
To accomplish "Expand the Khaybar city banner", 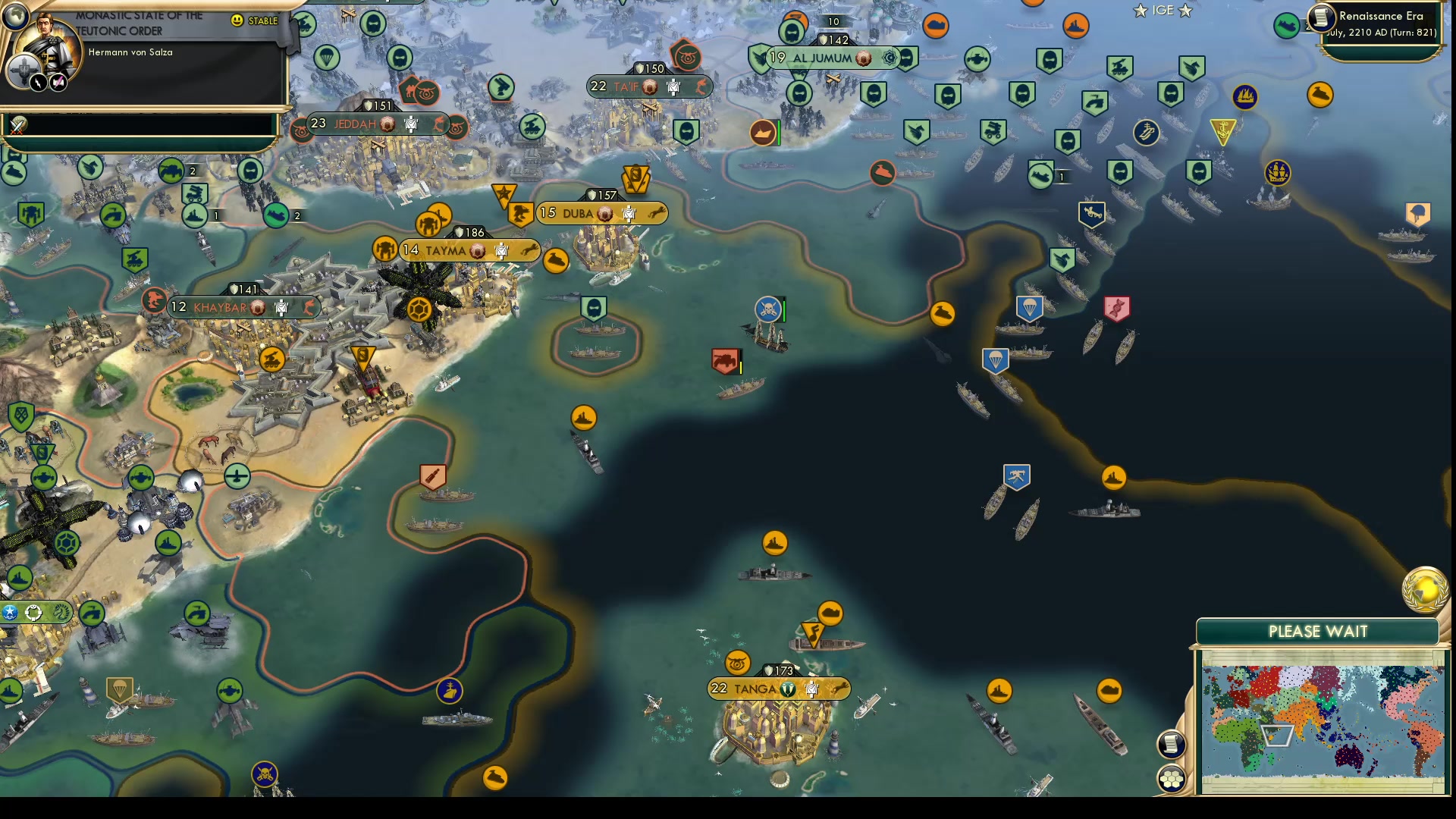I will 218,307.
